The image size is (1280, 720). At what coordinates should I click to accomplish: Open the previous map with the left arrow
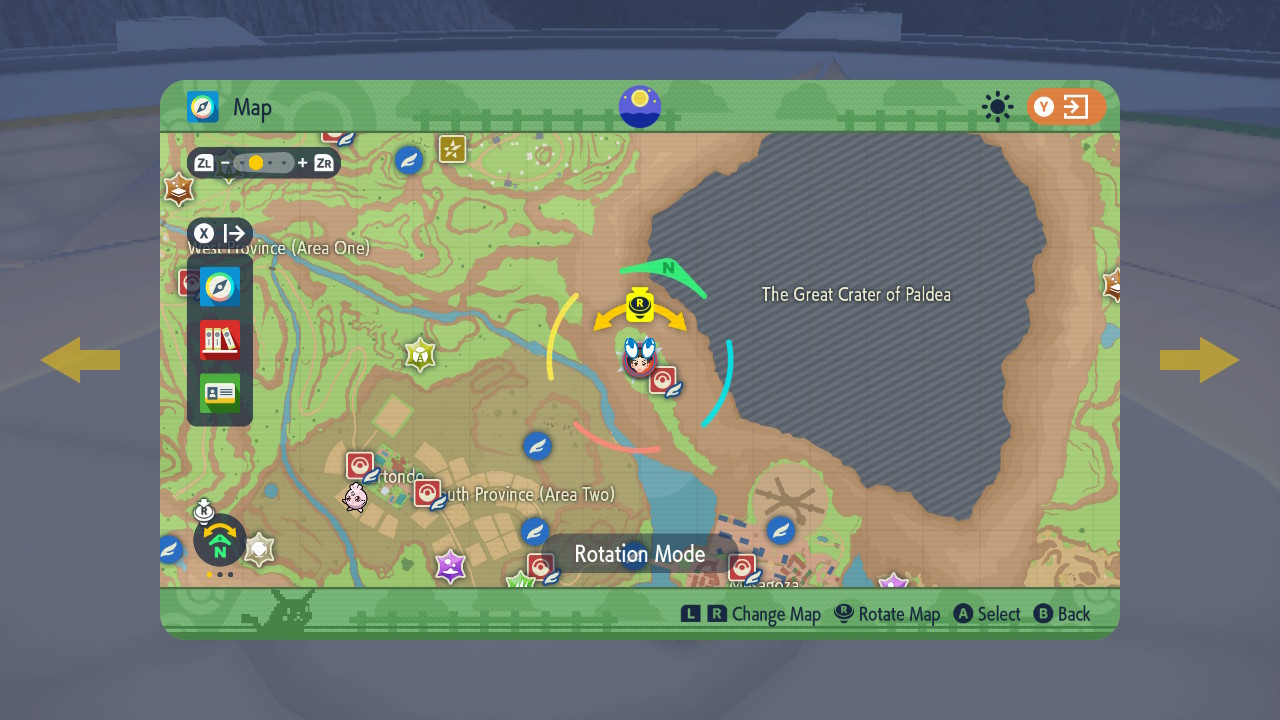(80, 359)
